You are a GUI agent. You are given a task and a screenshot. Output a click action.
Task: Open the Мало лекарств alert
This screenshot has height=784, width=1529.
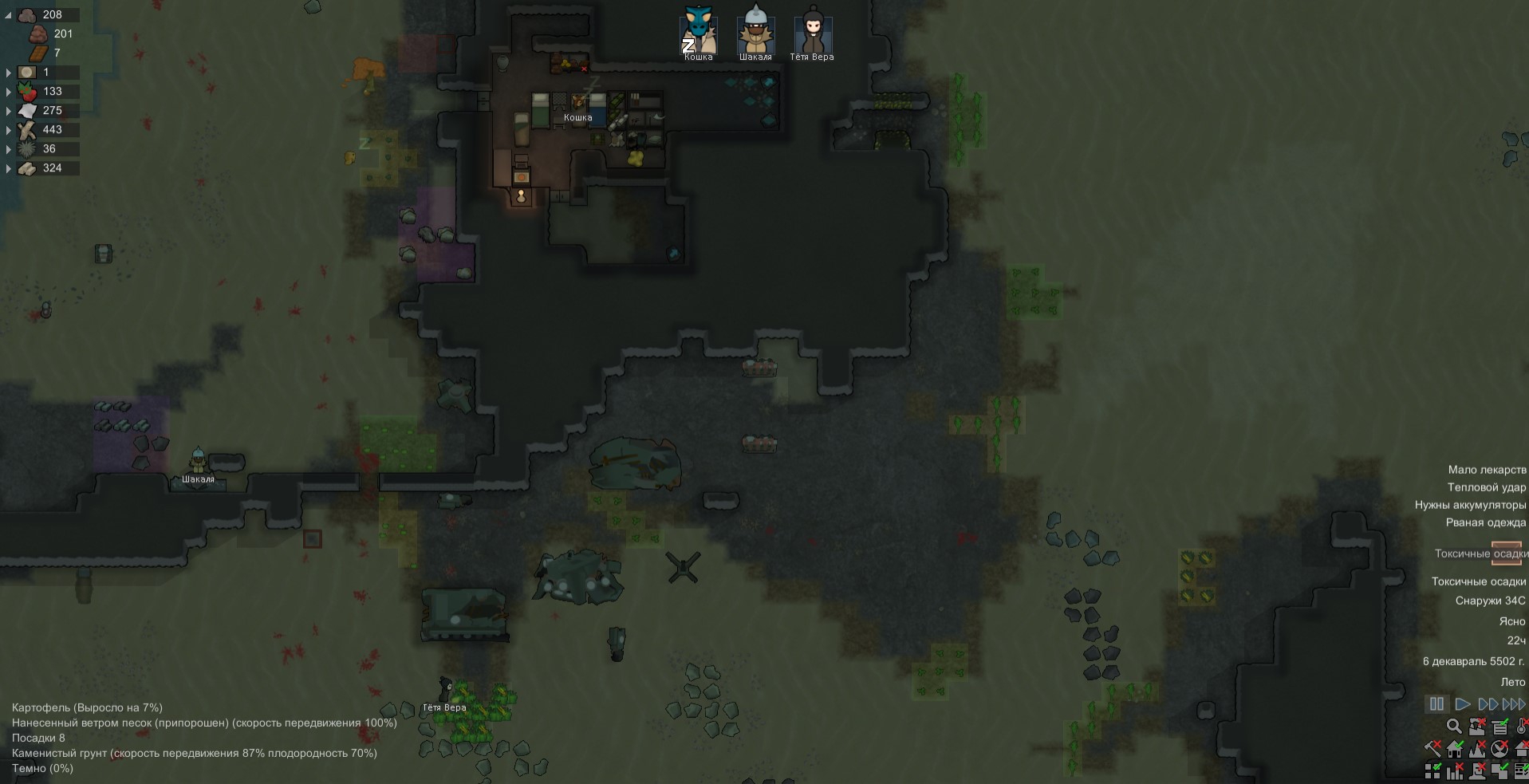[x=1487, y=470]
